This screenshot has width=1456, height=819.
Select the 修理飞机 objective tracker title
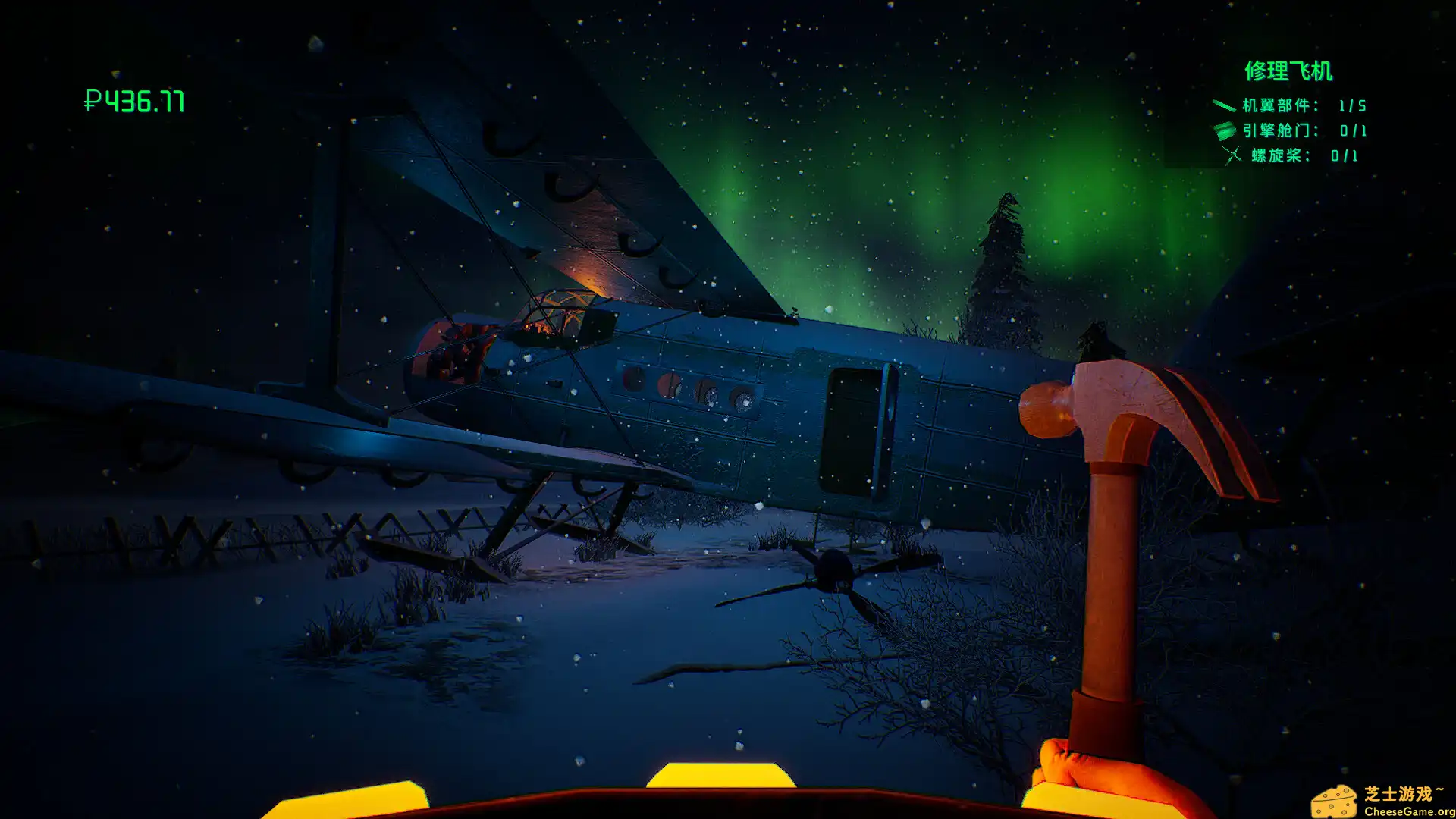tap(1288, 71)
